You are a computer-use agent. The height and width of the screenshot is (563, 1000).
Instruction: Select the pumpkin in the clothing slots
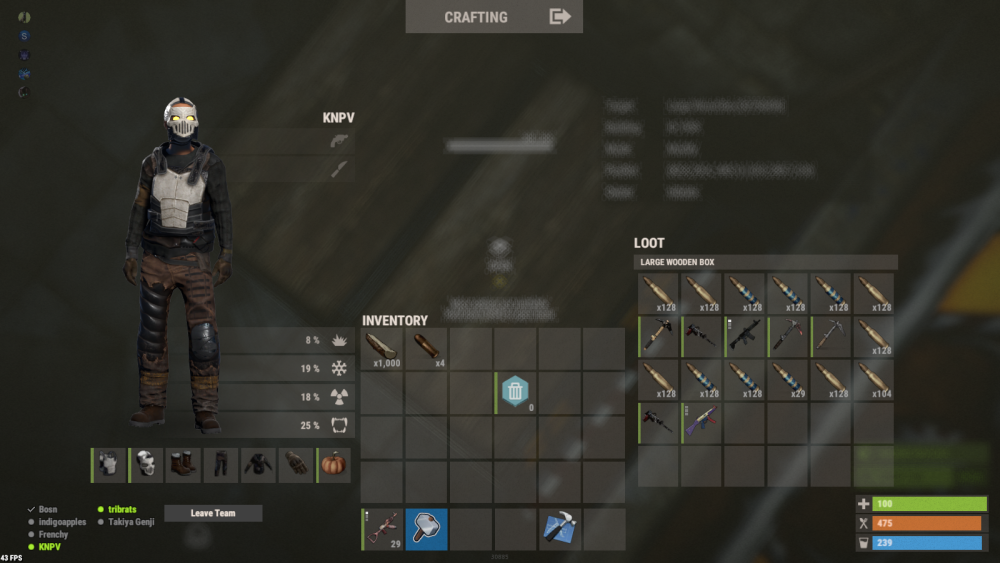[334, 466]
